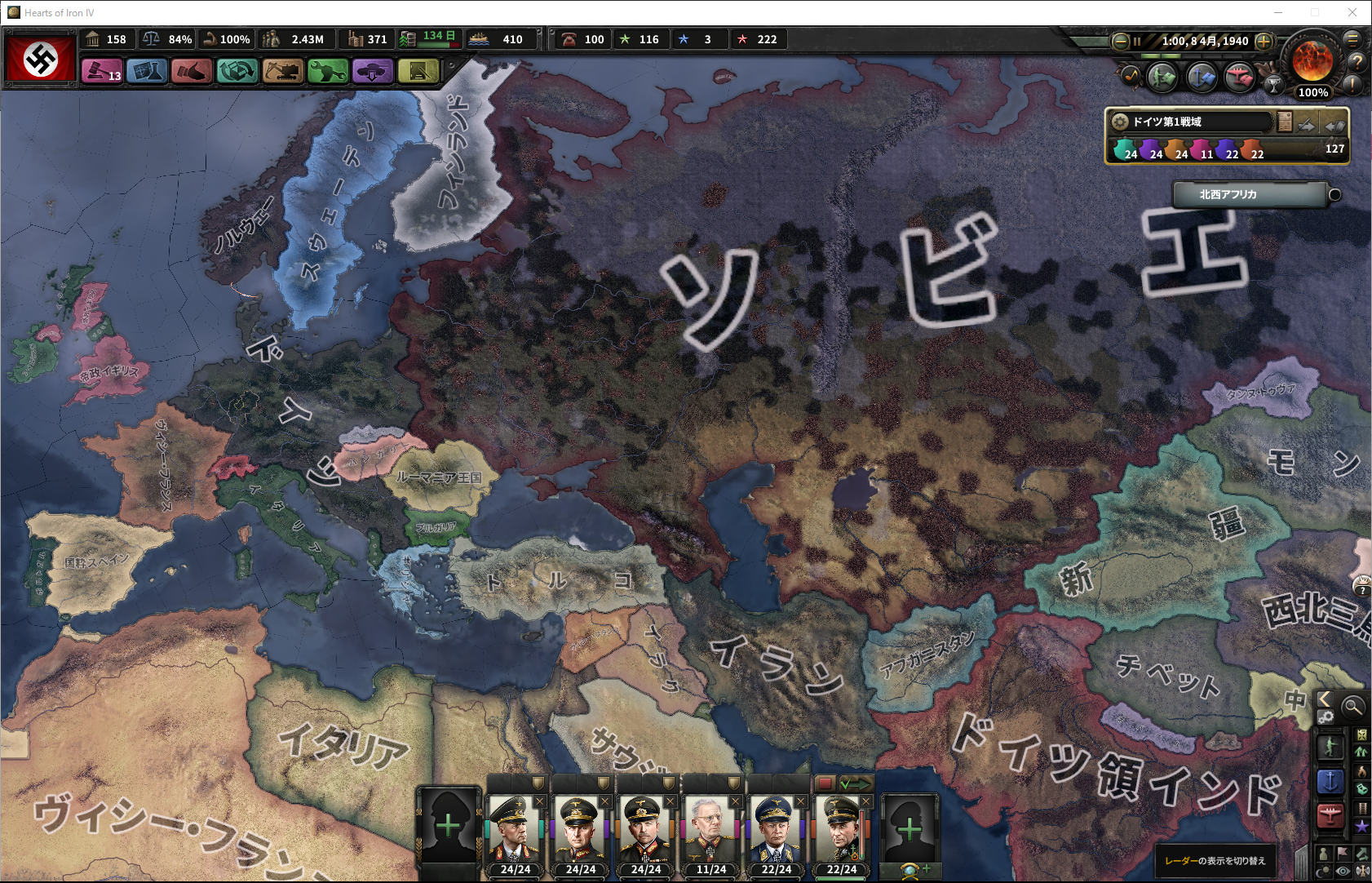Close the game window
This screenshot has width=1372, height=883.
click(x=1352, y=12)
